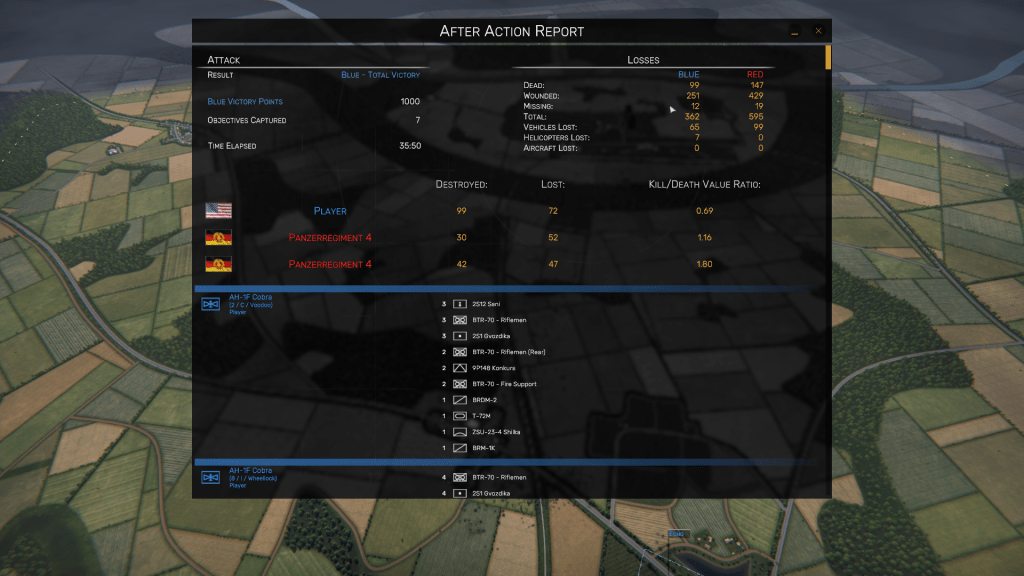Click the BTR-70 Riflemen (Rear) kill entry
Screen dimensions: 1024x576
pyautogui.click(x=509, y=352)
